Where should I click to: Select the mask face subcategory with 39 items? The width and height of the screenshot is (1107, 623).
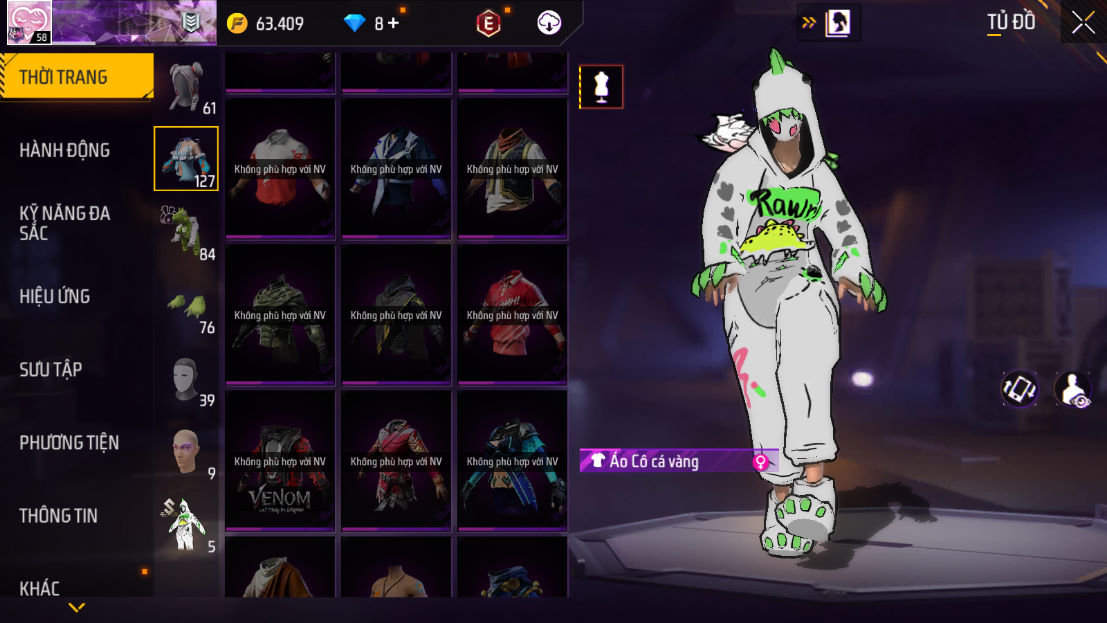pos(186,378)
